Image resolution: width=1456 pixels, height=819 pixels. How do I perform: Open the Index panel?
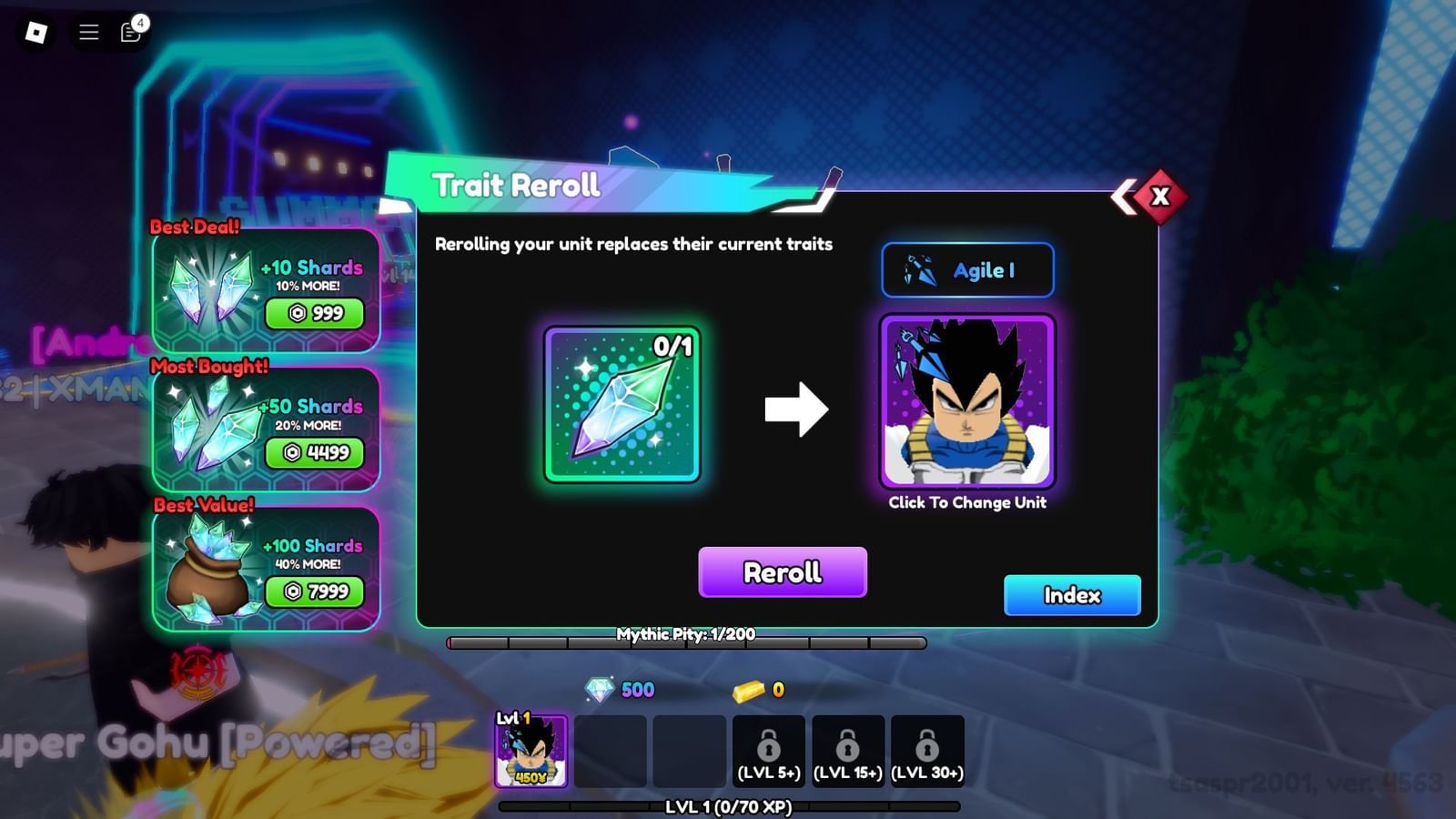pos(1072,595)
